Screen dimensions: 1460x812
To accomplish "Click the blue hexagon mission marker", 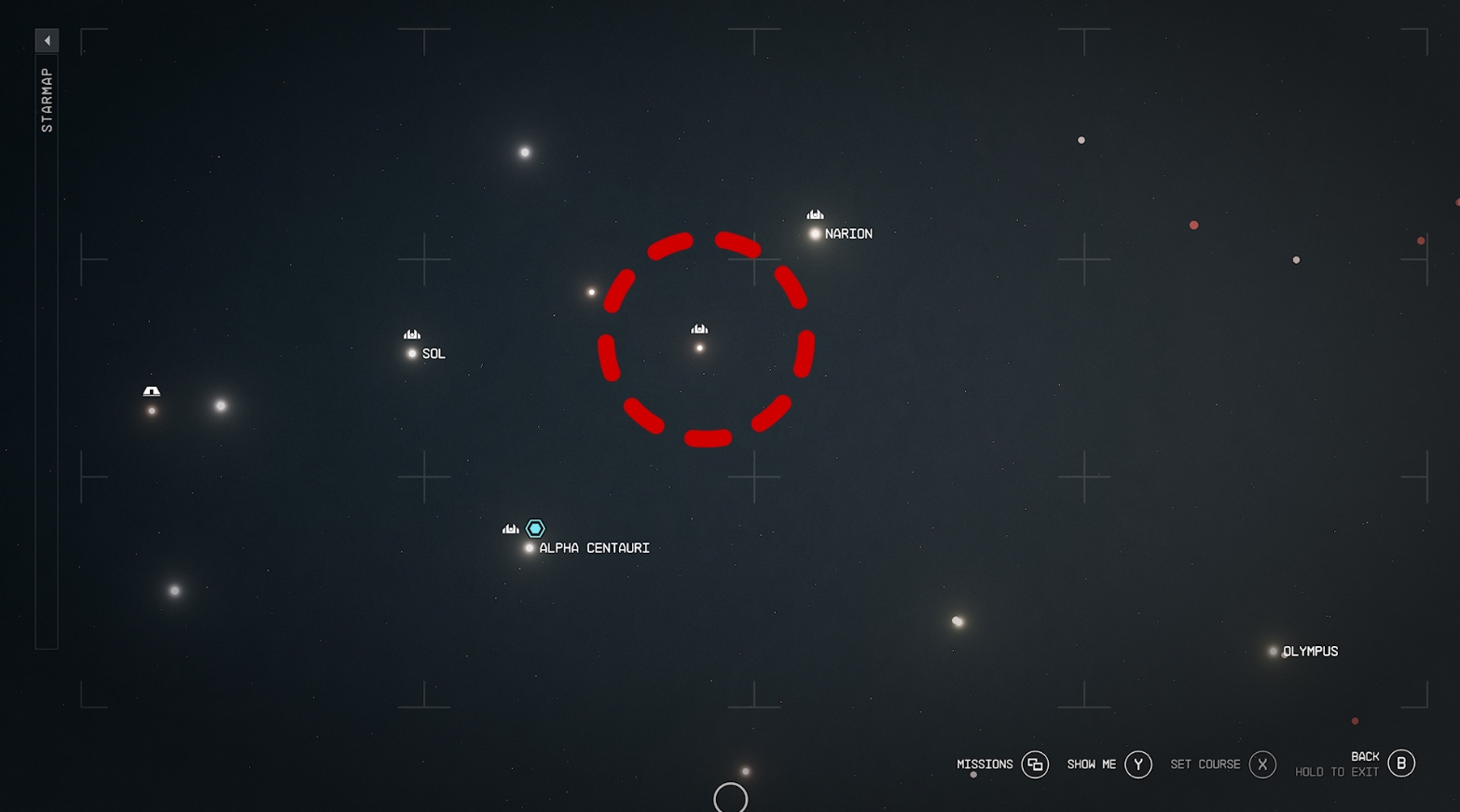I will 535,529.
